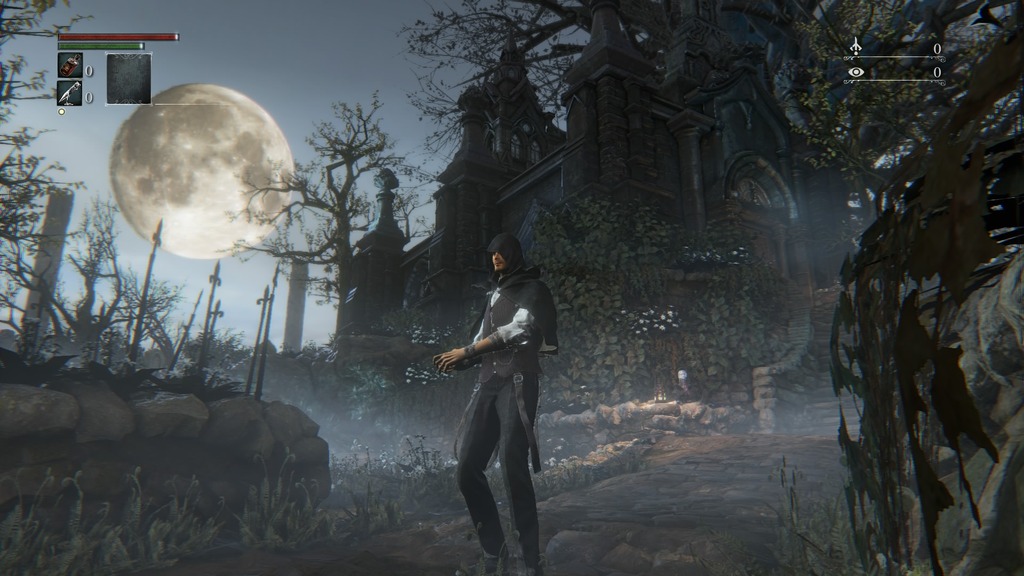
Task: Click the Blood Echoes rune icon
Action: (x=855, y=47)
